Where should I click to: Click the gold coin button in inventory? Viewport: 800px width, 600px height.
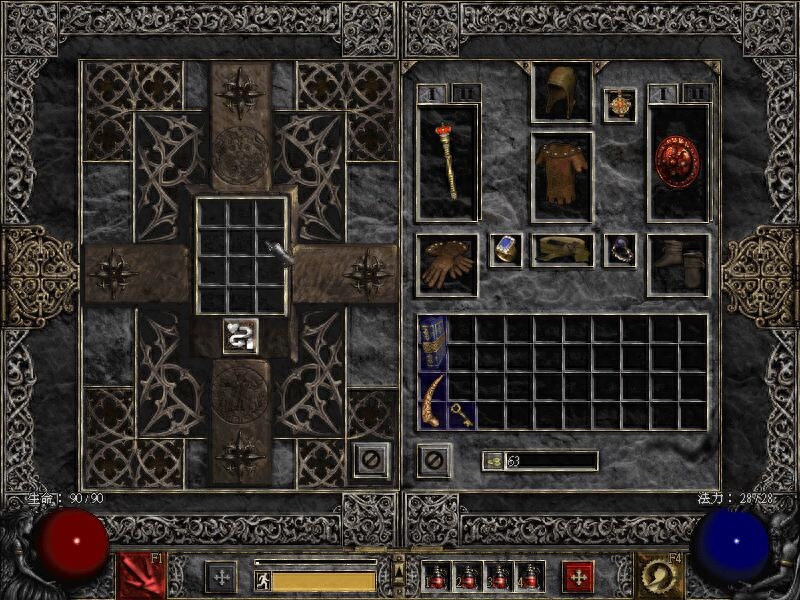tap(492, 461)
